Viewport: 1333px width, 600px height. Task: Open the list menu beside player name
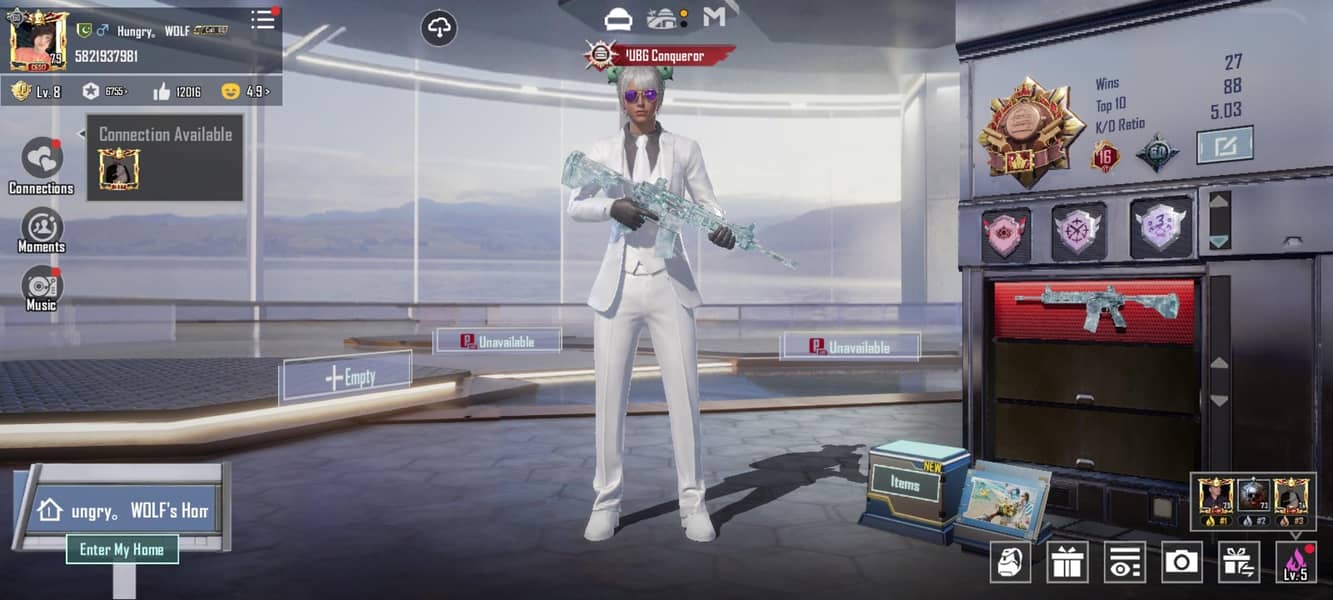pos(263,19)
